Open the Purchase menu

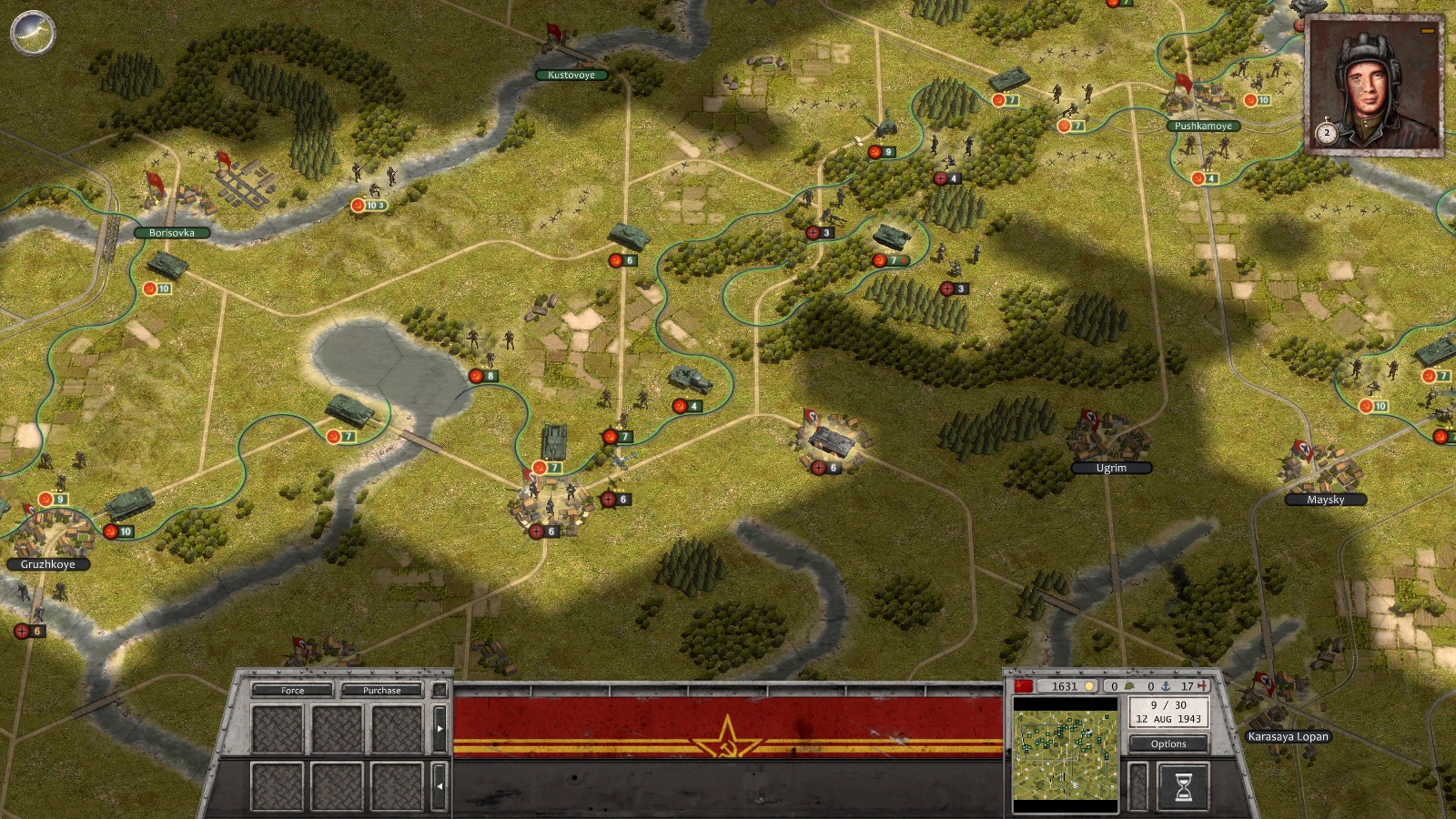coord(381,691)
